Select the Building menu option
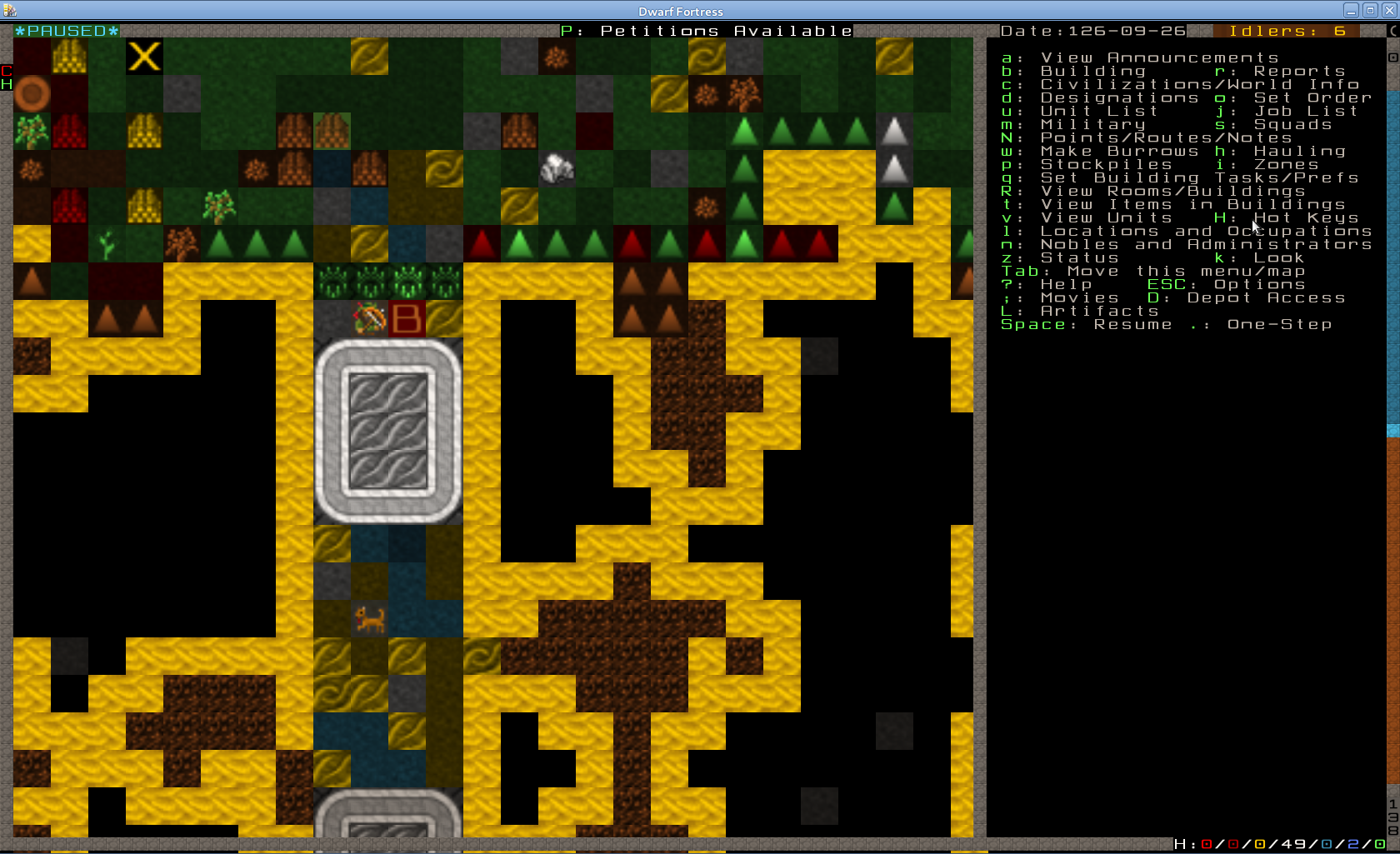The image size is (1400, 854). coord(1092,71)
